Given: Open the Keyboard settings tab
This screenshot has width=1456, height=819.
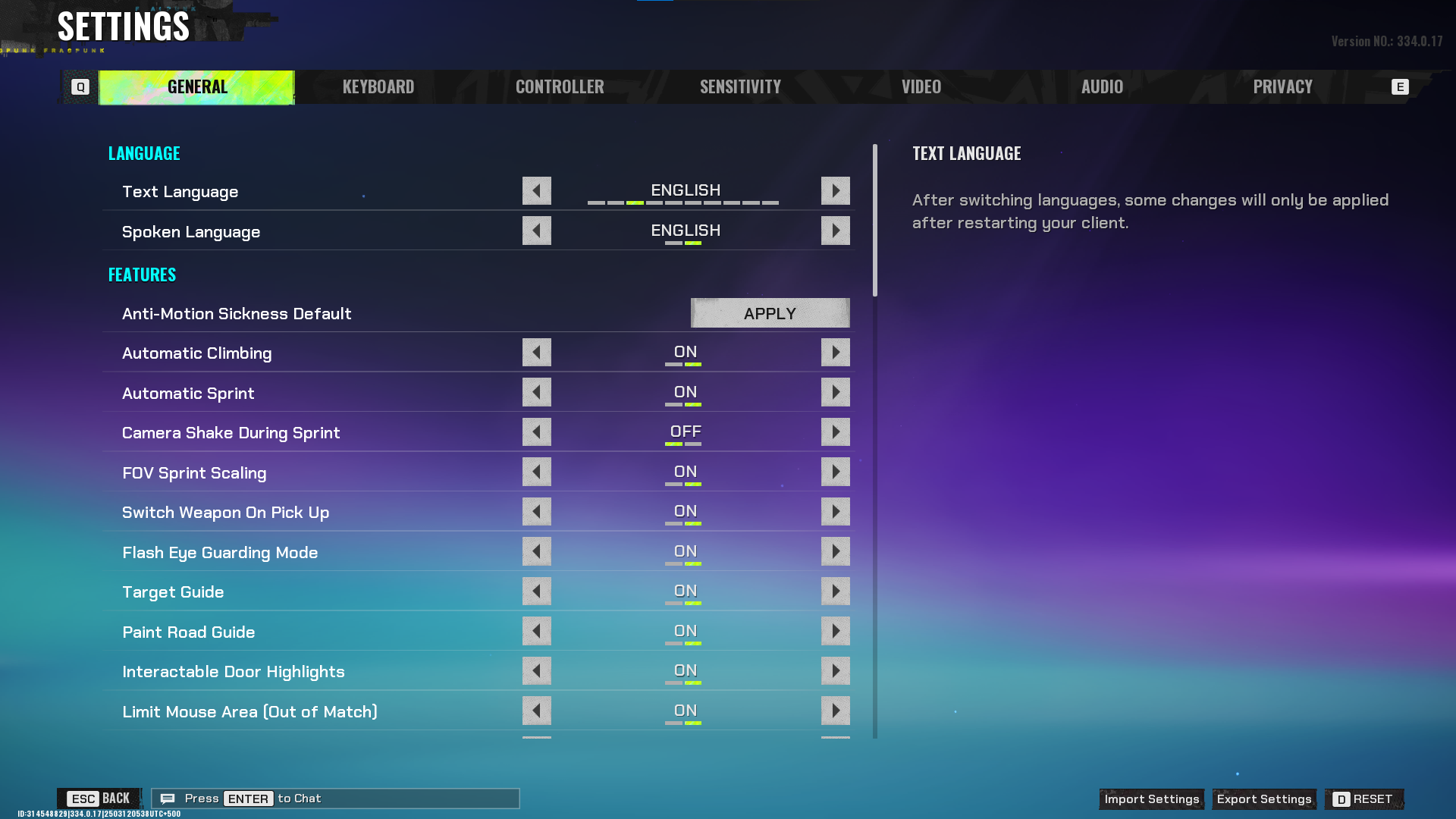Looking at the screenshot, I should coord(378,86).
